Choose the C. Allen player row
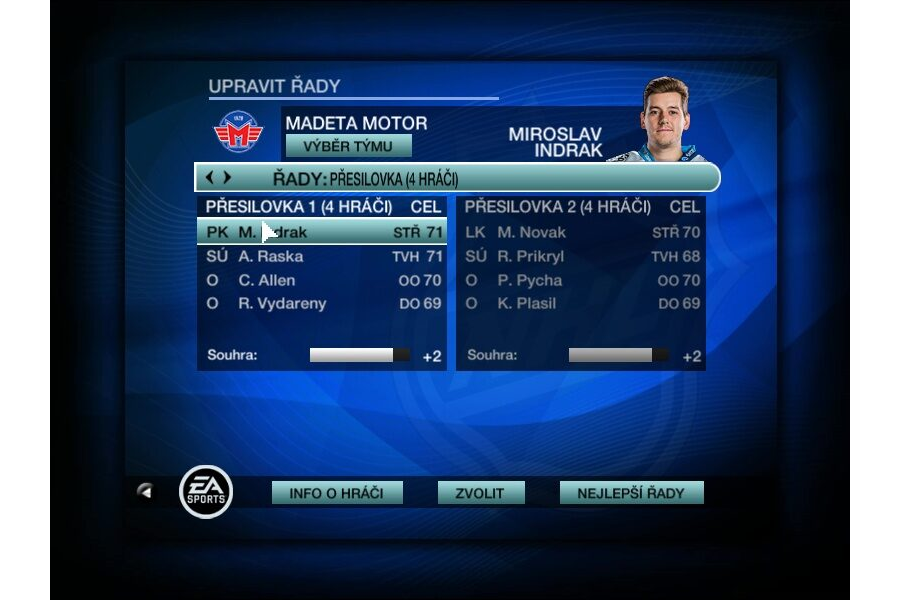This screenshot has width=900, height=600. click(322, 280)
